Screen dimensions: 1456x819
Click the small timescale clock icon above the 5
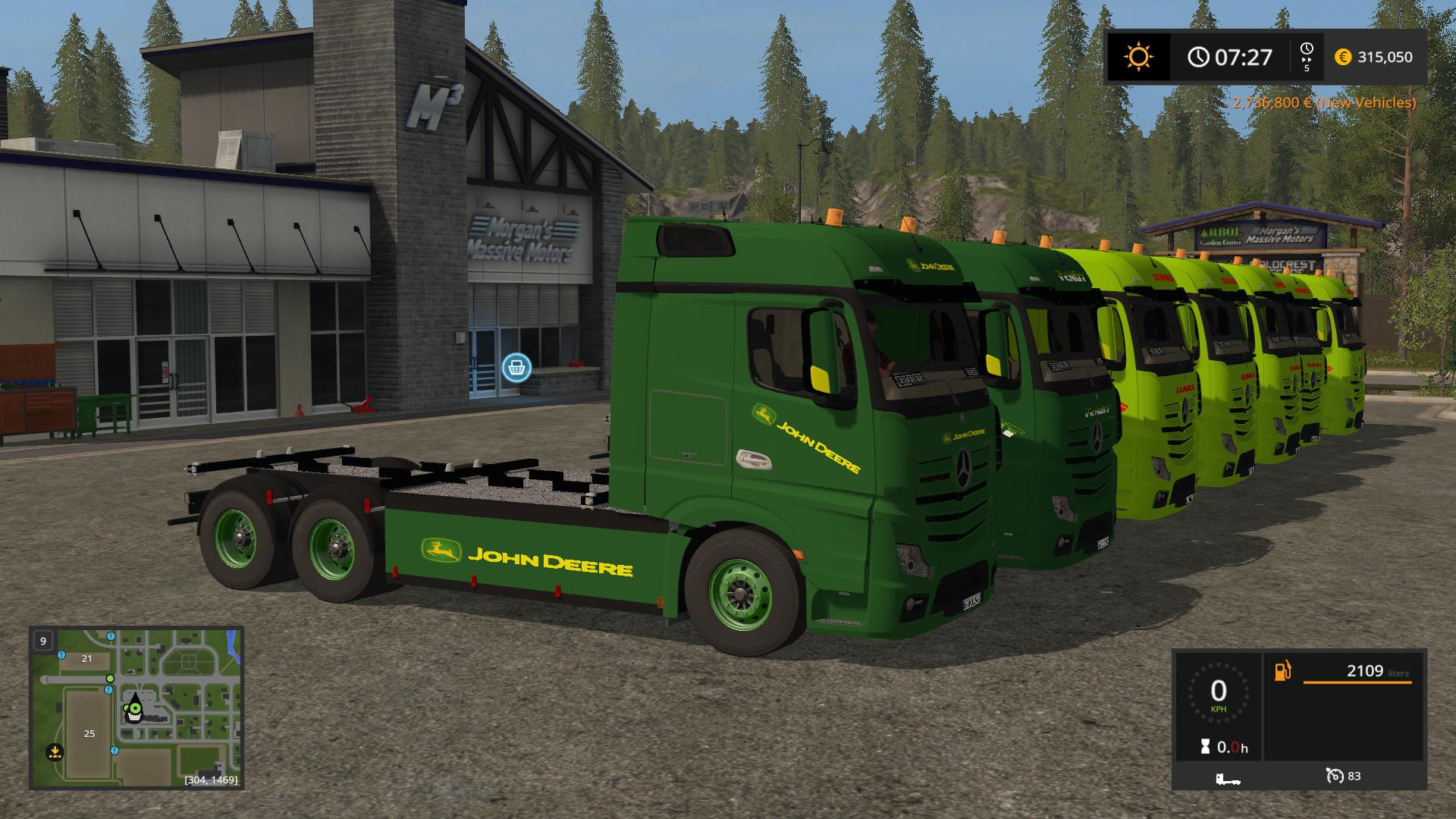(x=1306, y=48)
